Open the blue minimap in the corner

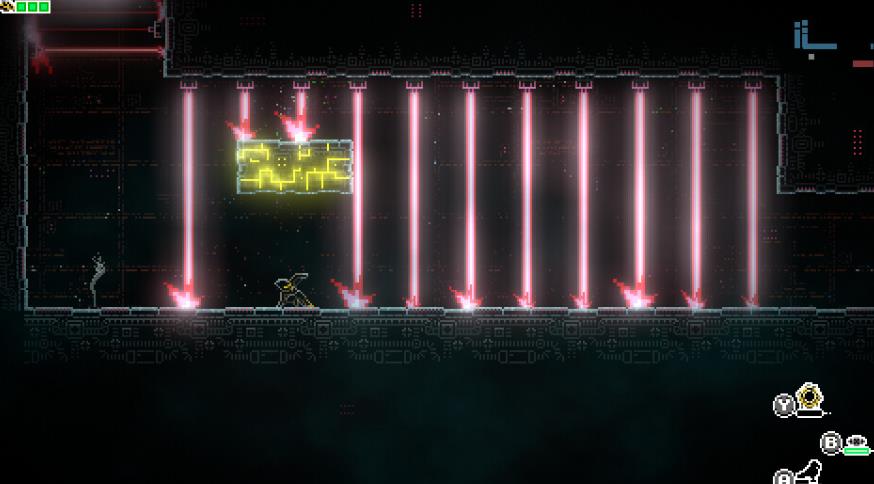813,38
